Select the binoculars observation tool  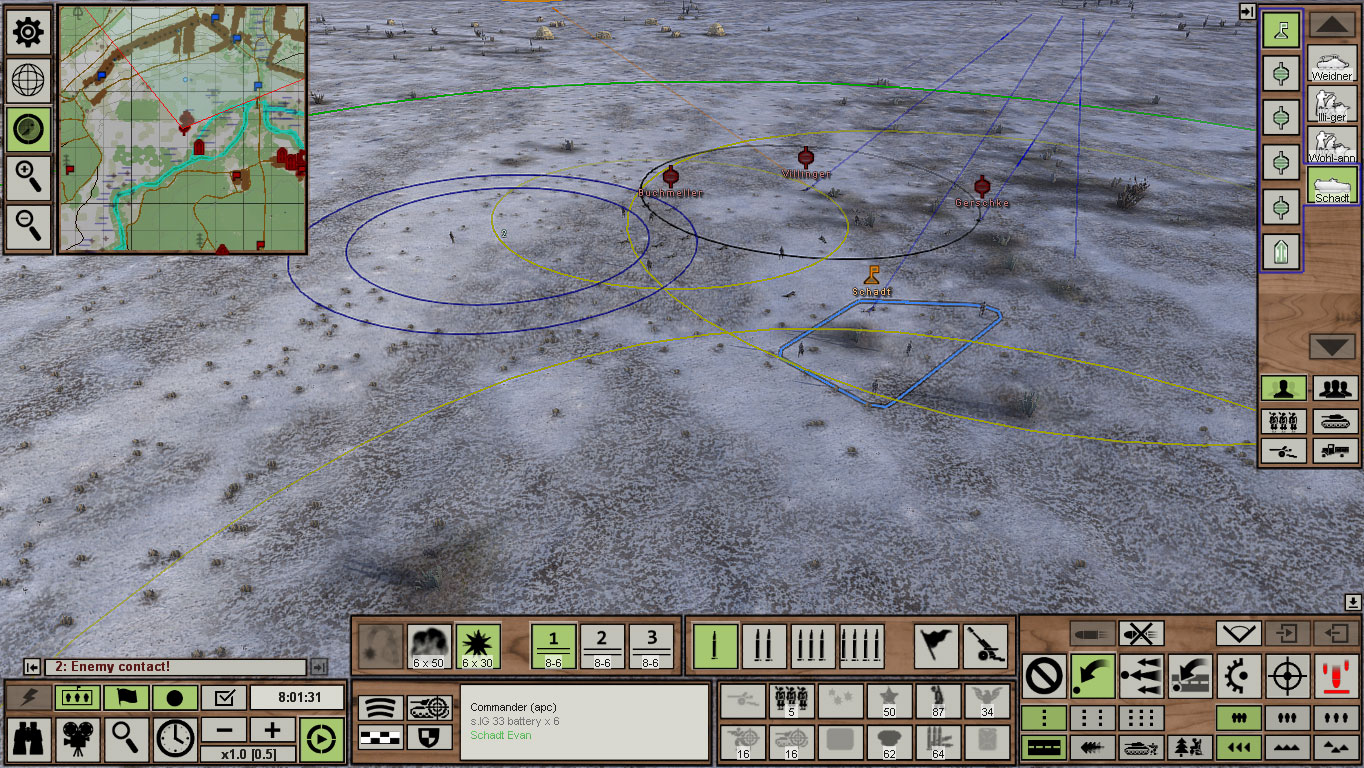27,740
